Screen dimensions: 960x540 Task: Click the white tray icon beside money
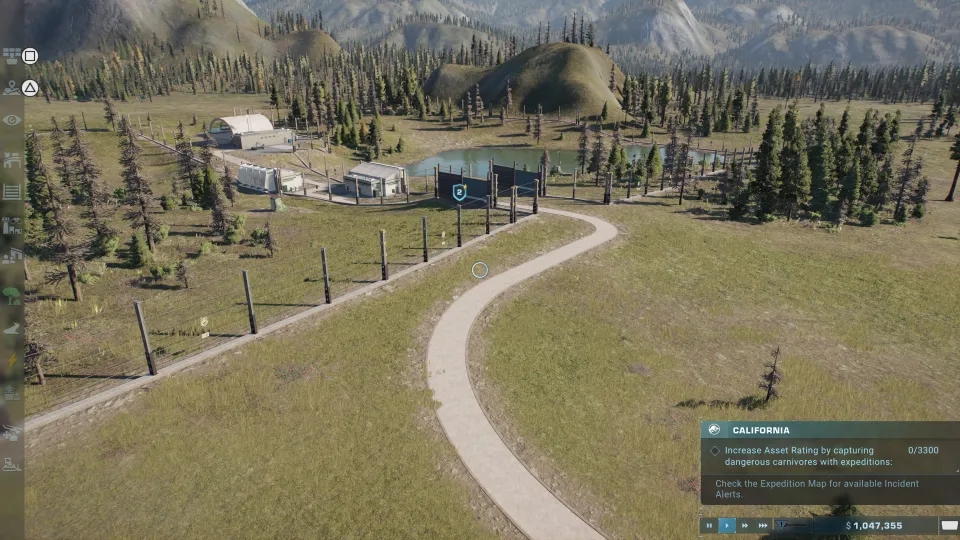949,525
